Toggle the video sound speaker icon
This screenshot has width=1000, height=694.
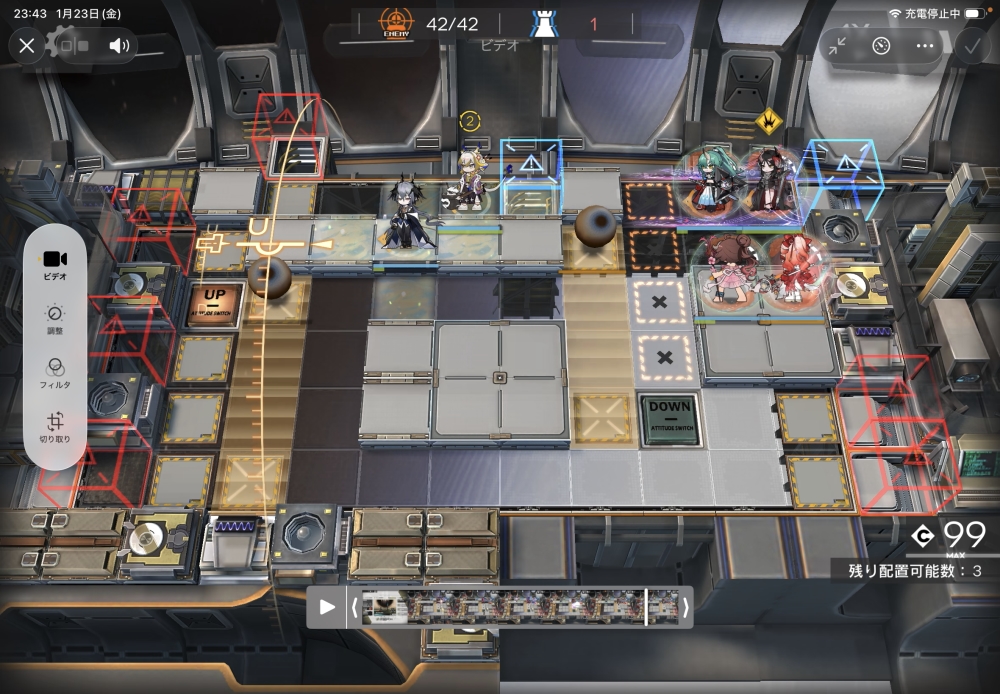pos(120,45)
